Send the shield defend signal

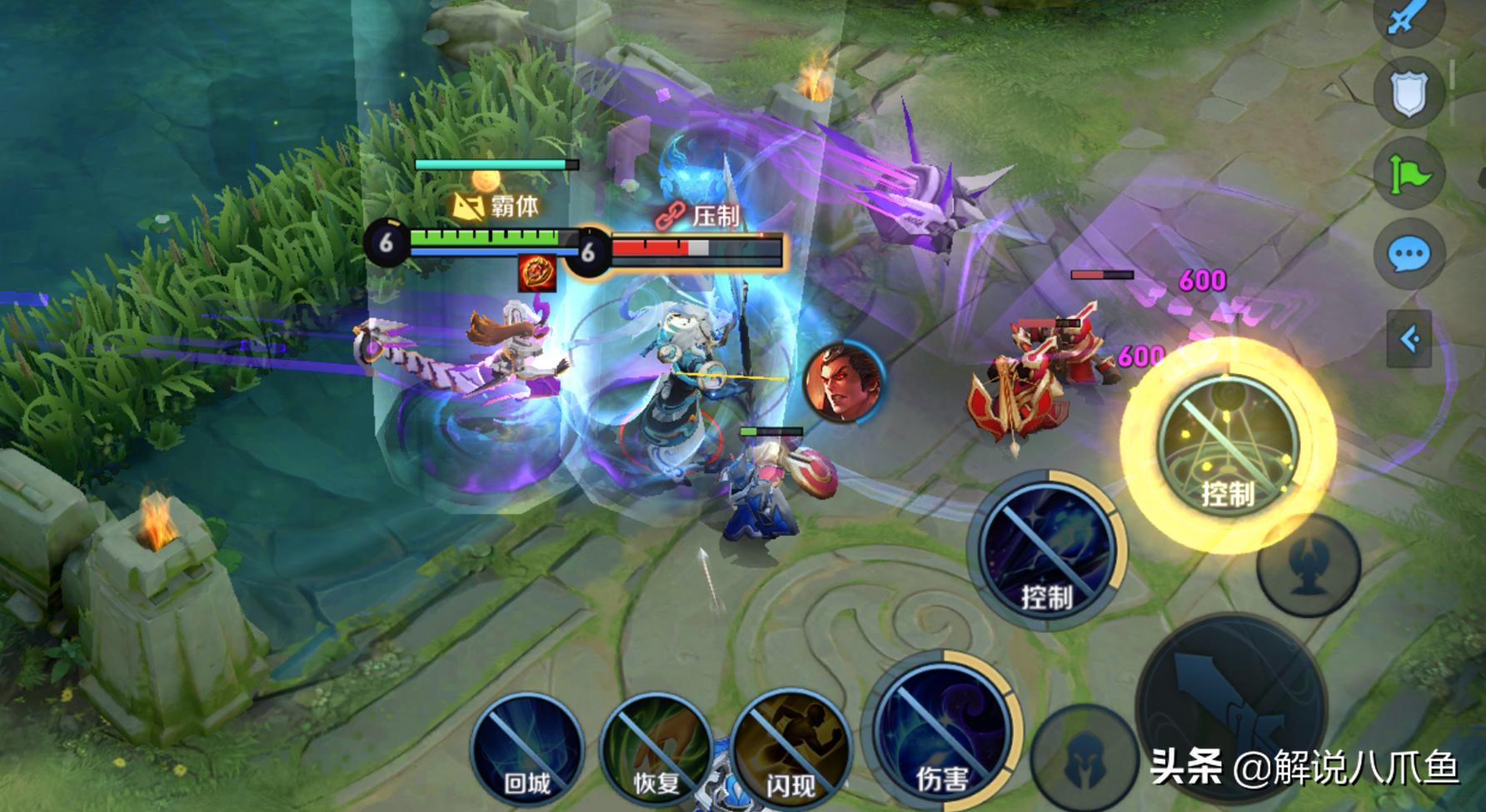tap(1409, 93)
